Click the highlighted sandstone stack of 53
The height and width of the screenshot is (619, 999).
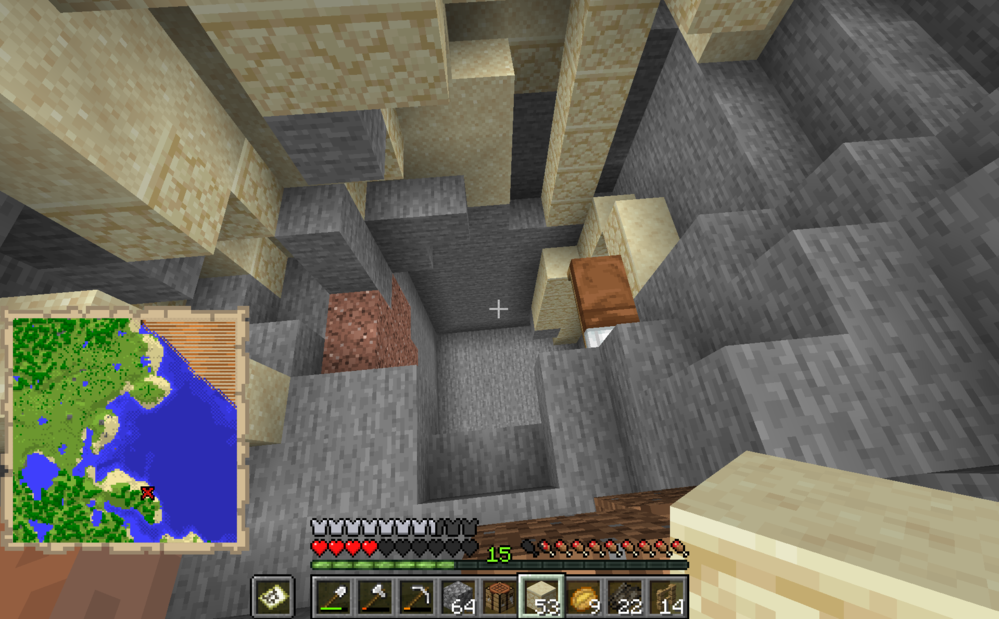click(x=540, y=597)
